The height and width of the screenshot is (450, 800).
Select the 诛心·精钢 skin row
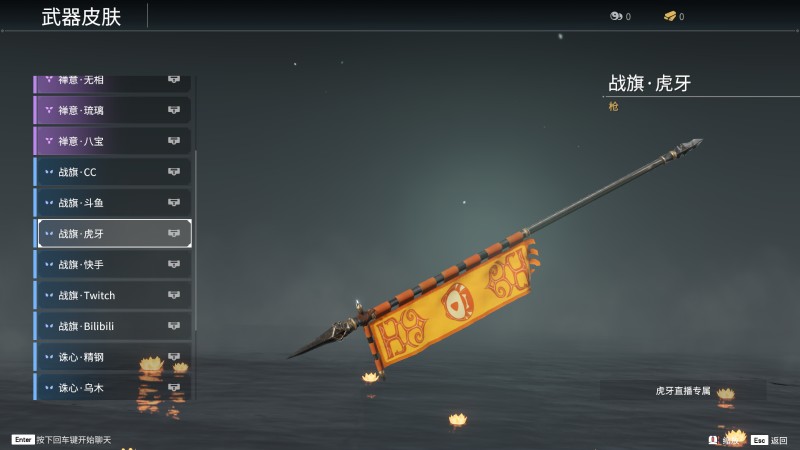[112, 357]
